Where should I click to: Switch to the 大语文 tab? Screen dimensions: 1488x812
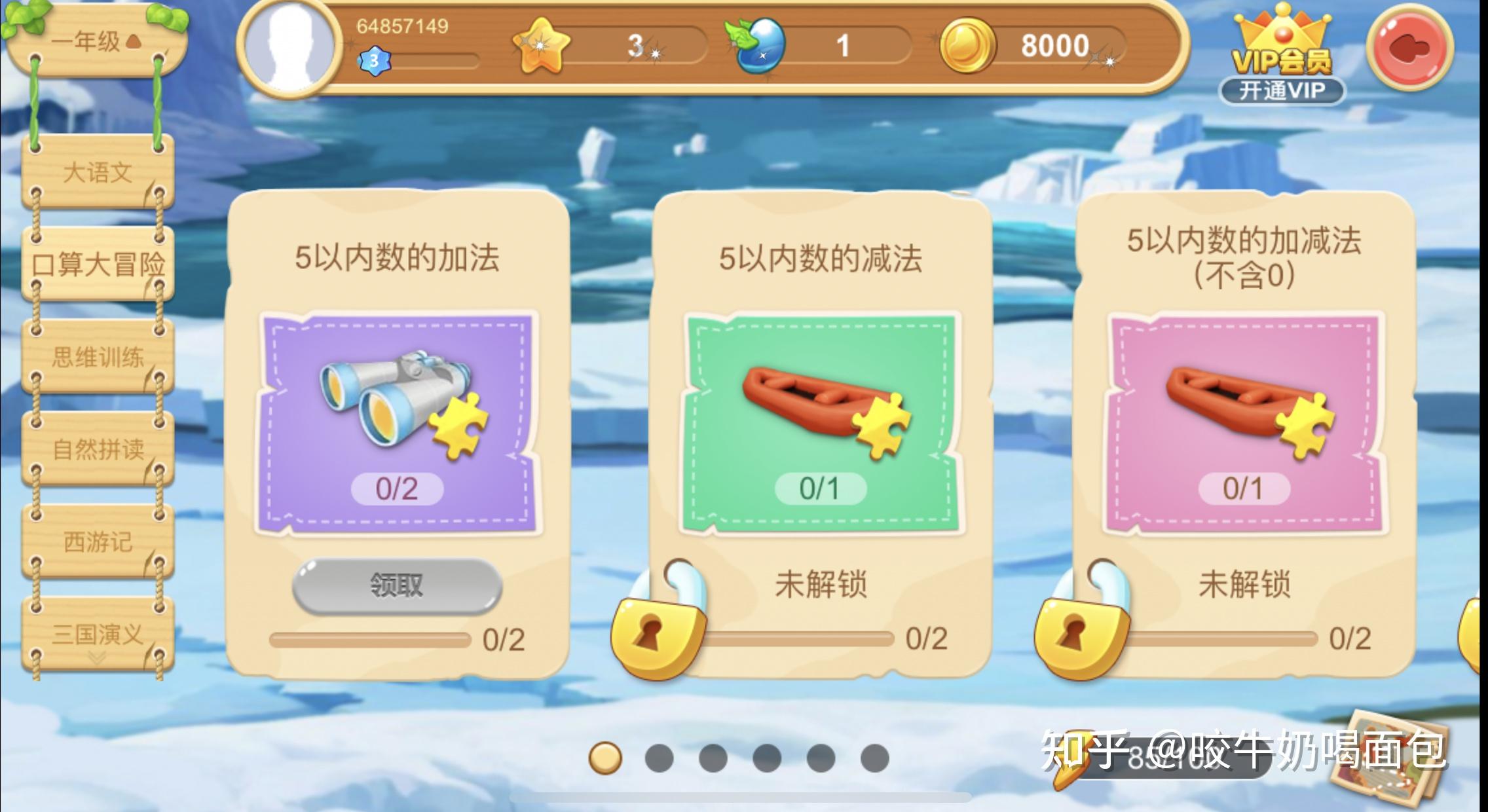click(98, 173)
